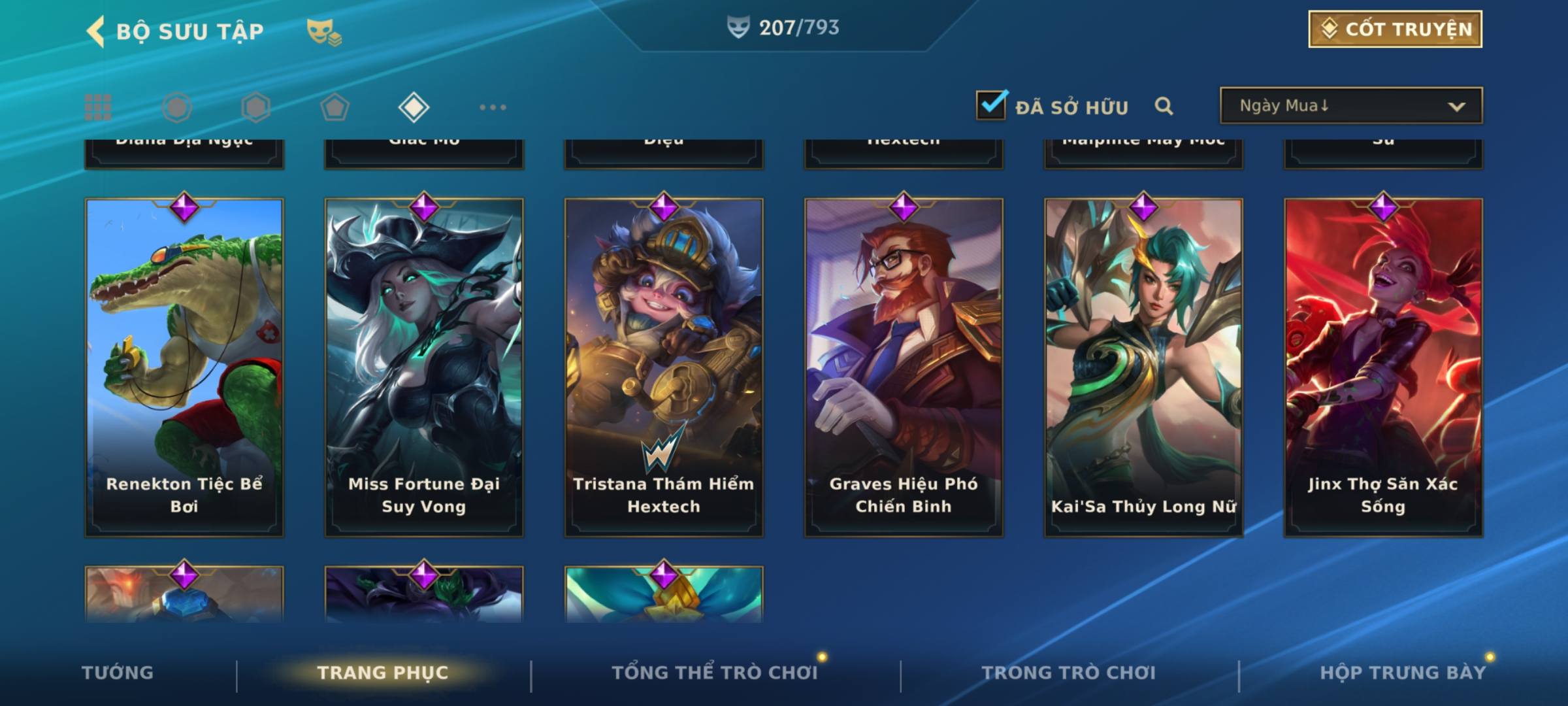Open the Cốt Truyện button
The height and width of the screenshot is (706, 1568).
(1395, 29)
